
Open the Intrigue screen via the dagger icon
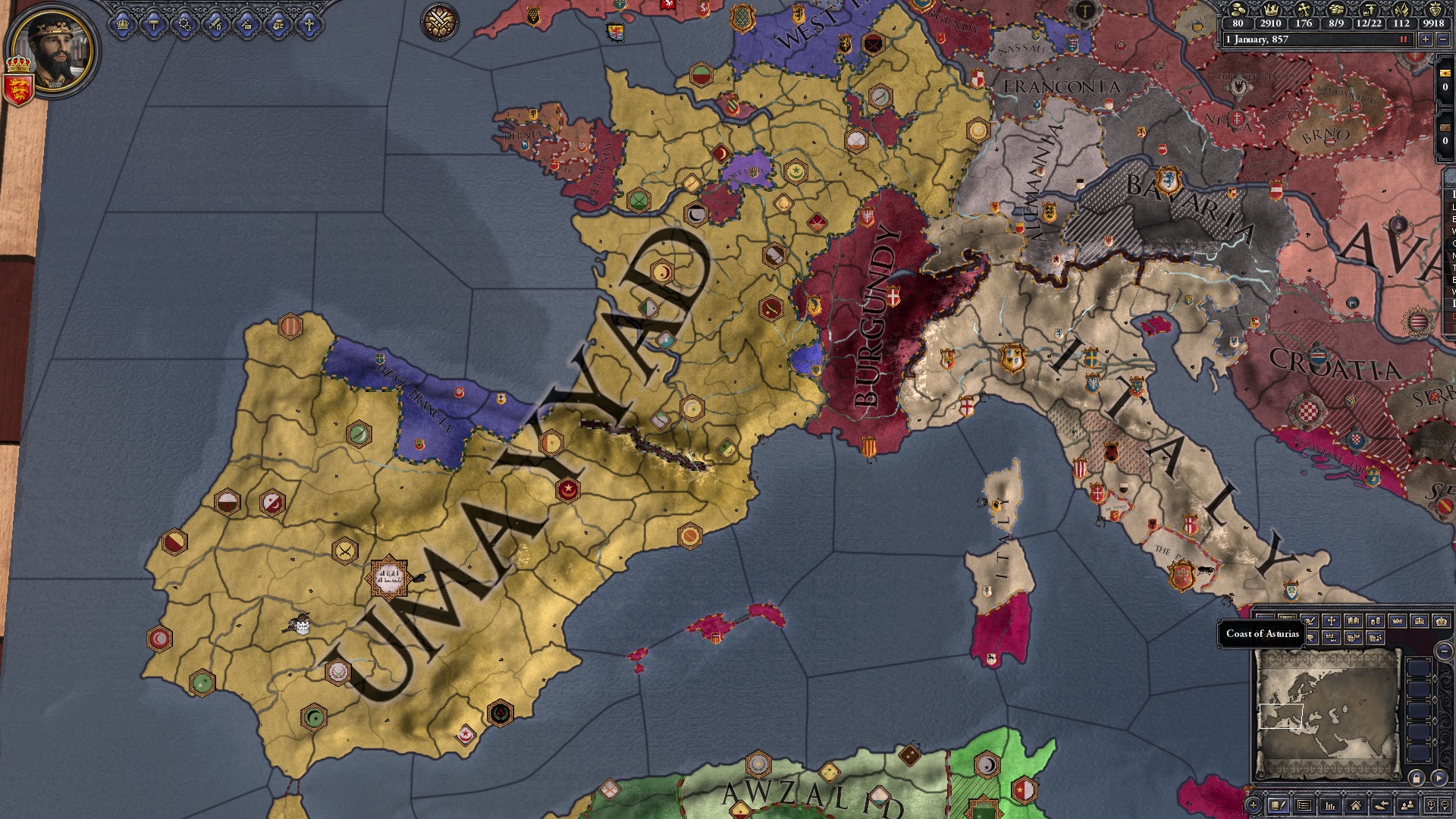point(246,26)
